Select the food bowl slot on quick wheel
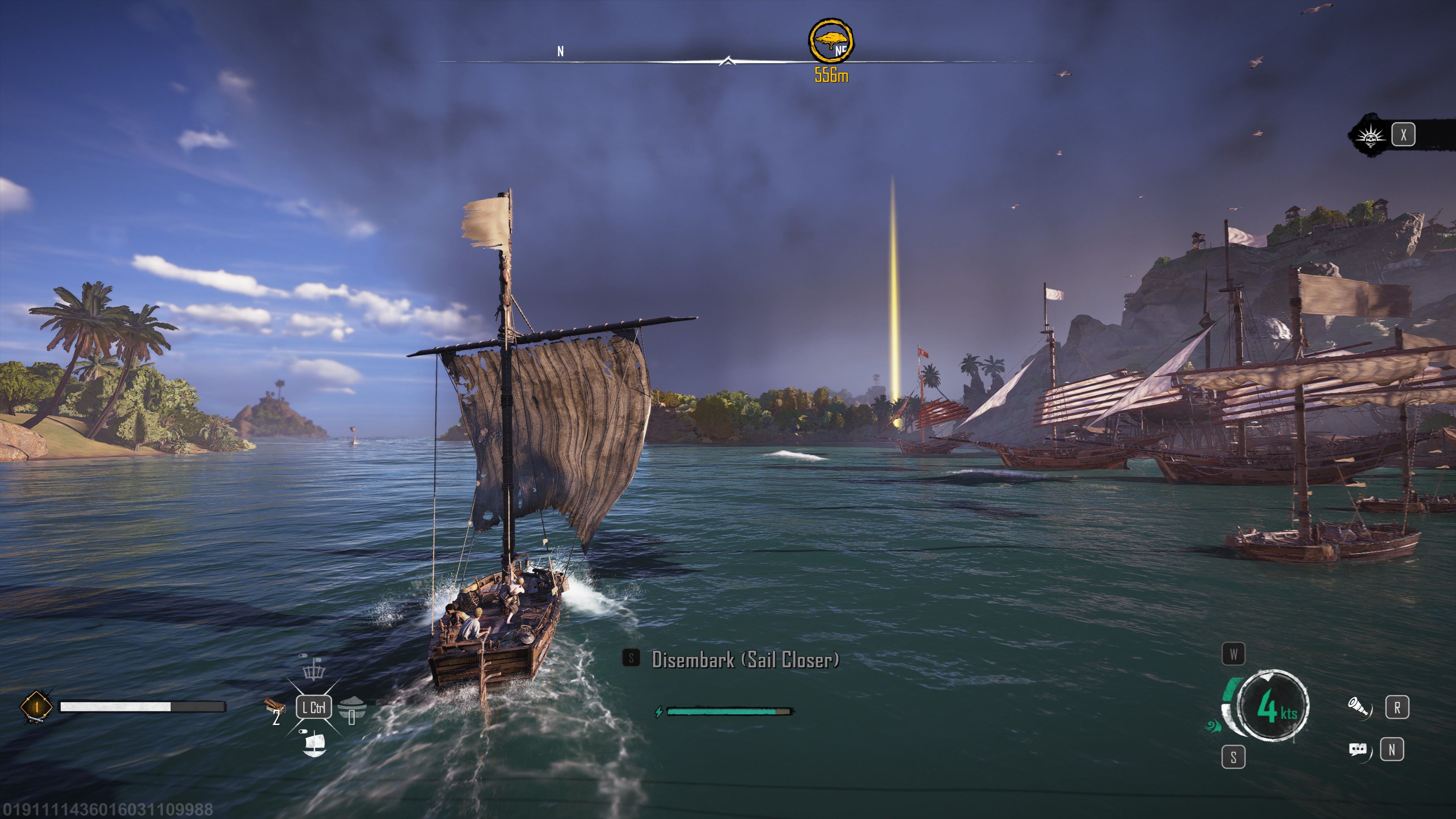This screenshot has height=819, width=1456. pyautogui.click(x=351, y=708)
